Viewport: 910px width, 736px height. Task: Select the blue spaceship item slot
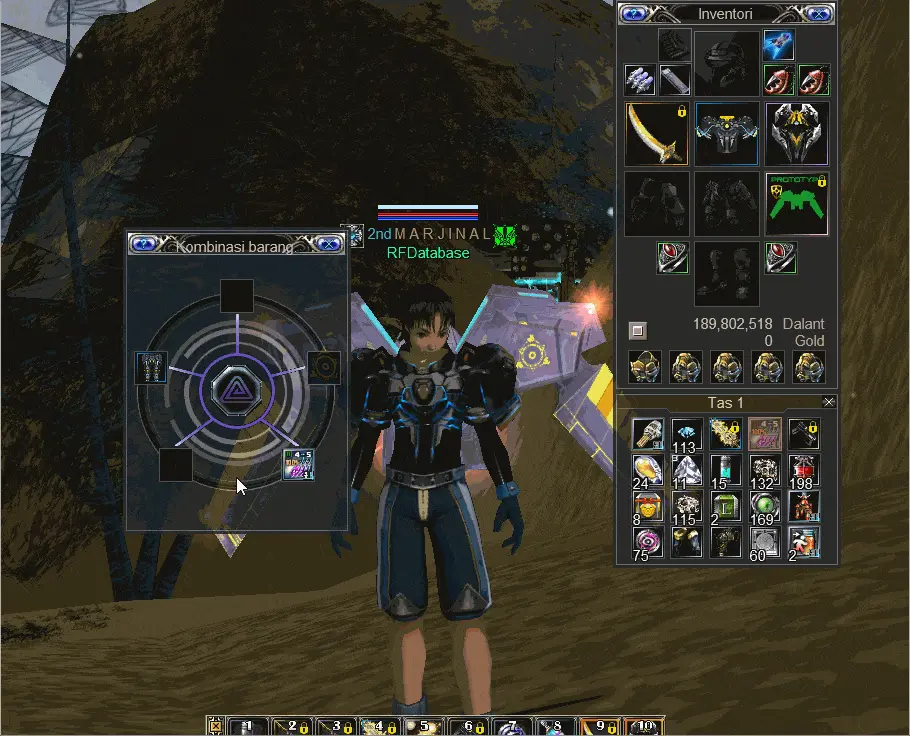[779, 44]
